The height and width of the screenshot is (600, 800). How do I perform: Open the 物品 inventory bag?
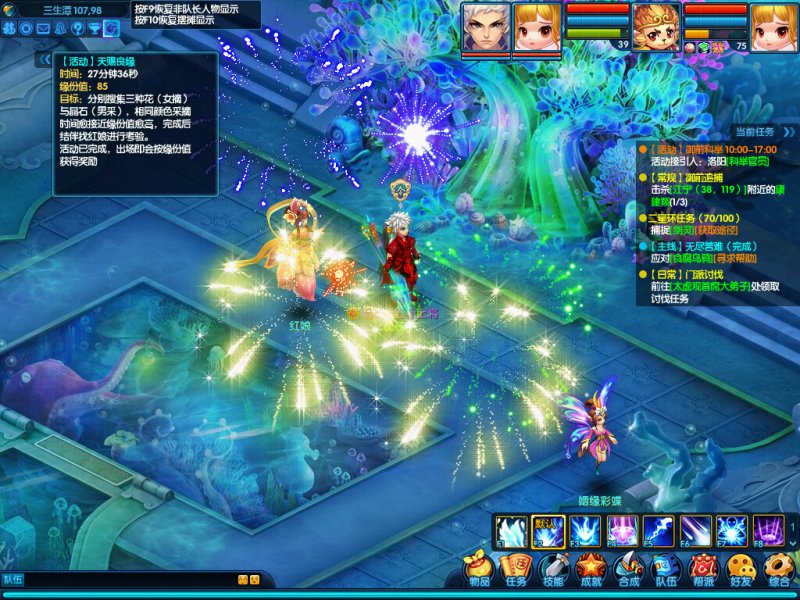pos(479,569)
